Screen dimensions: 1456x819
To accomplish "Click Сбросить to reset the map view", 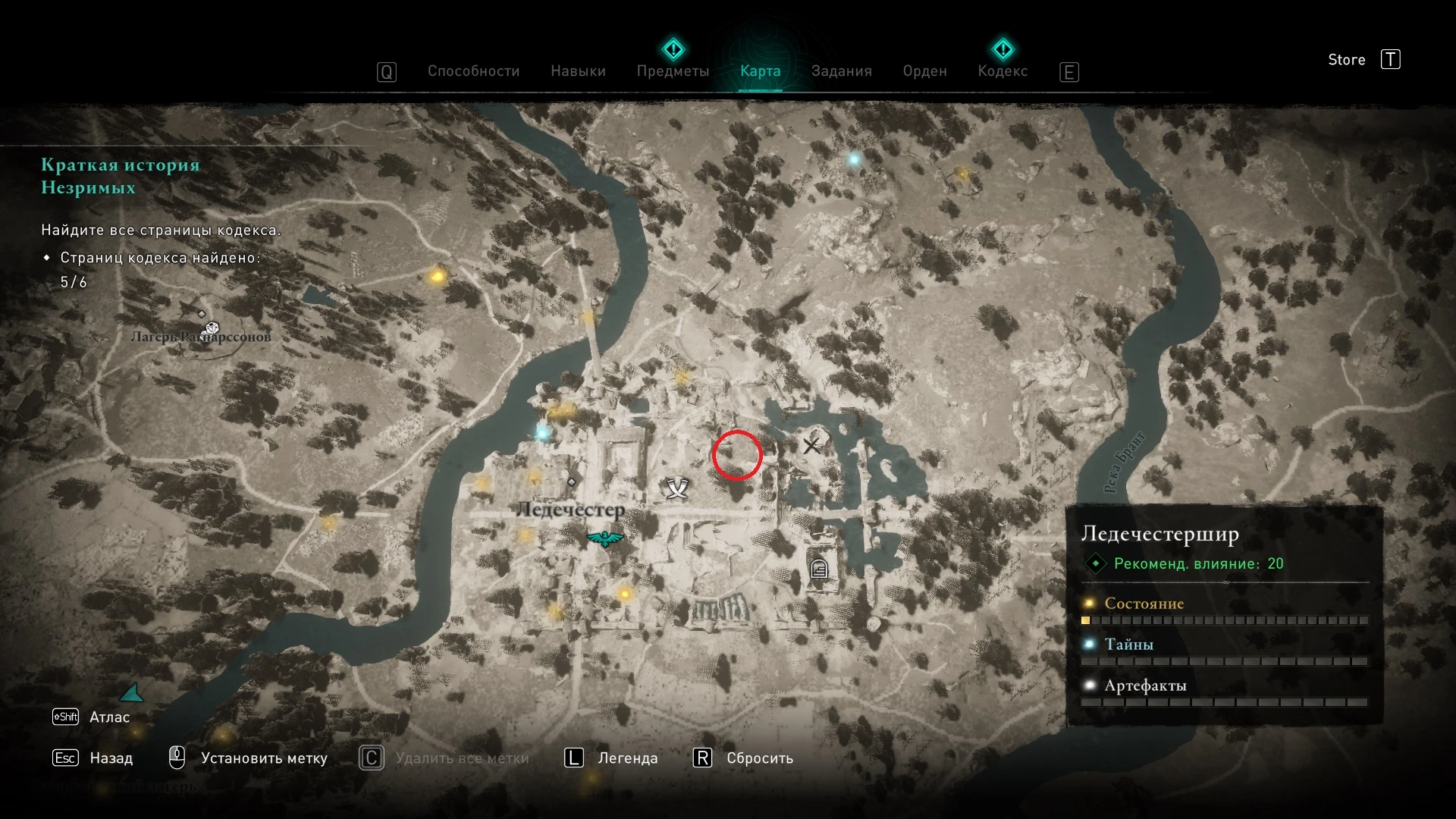I will coord(759,758).
